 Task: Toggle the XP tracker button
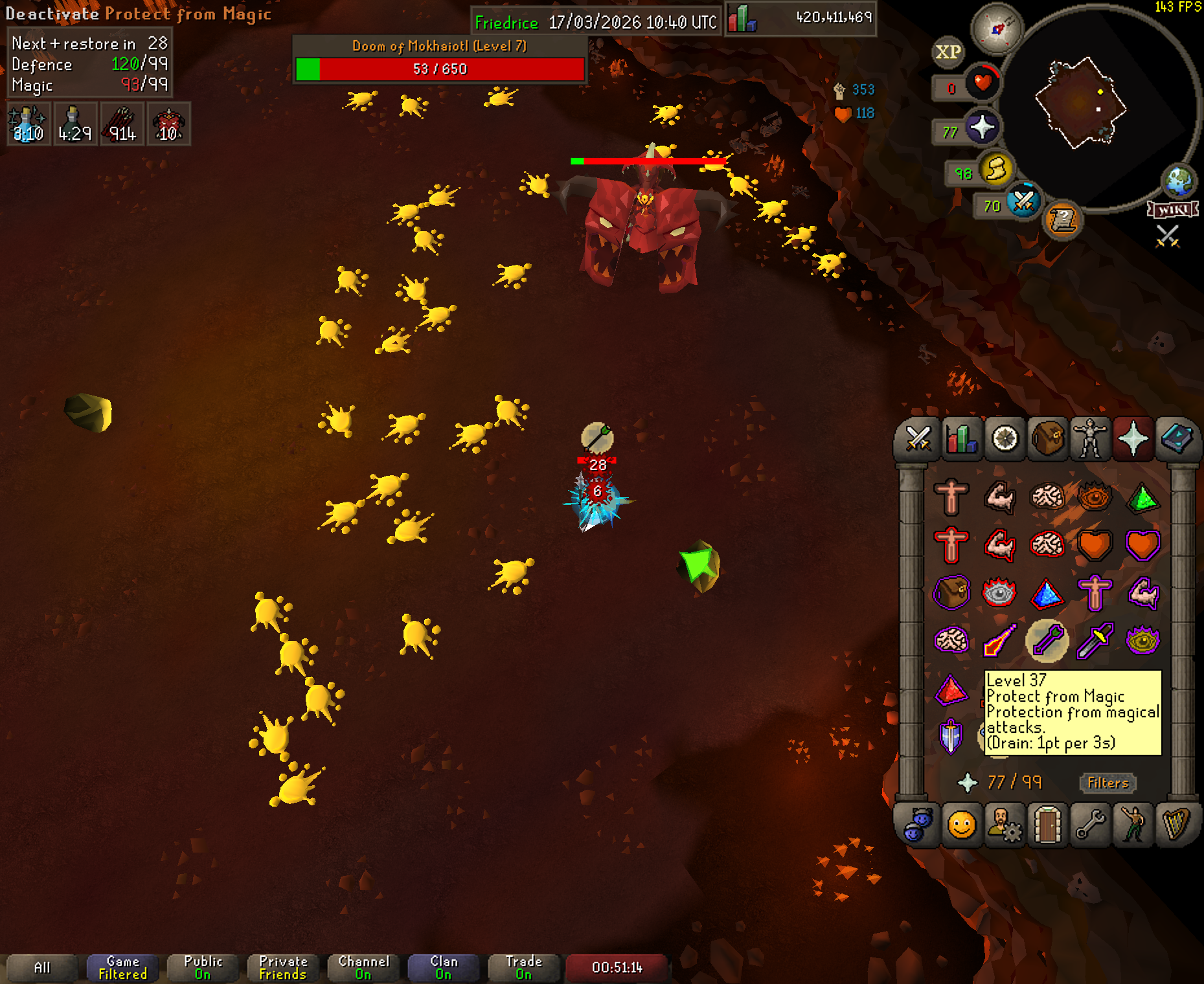pos(948,52)
